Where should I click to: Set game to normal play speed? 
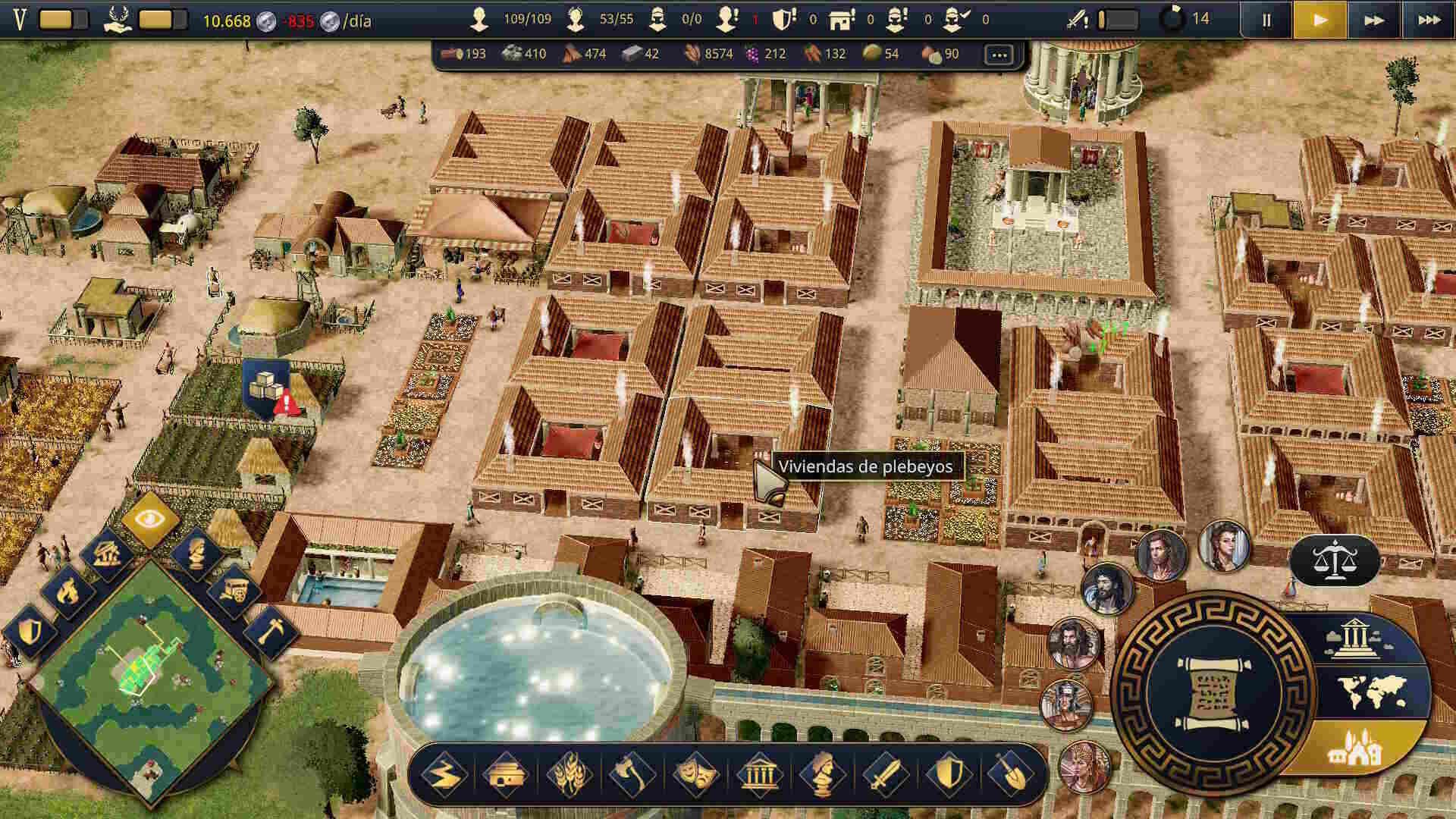(x=1319, y=20)
